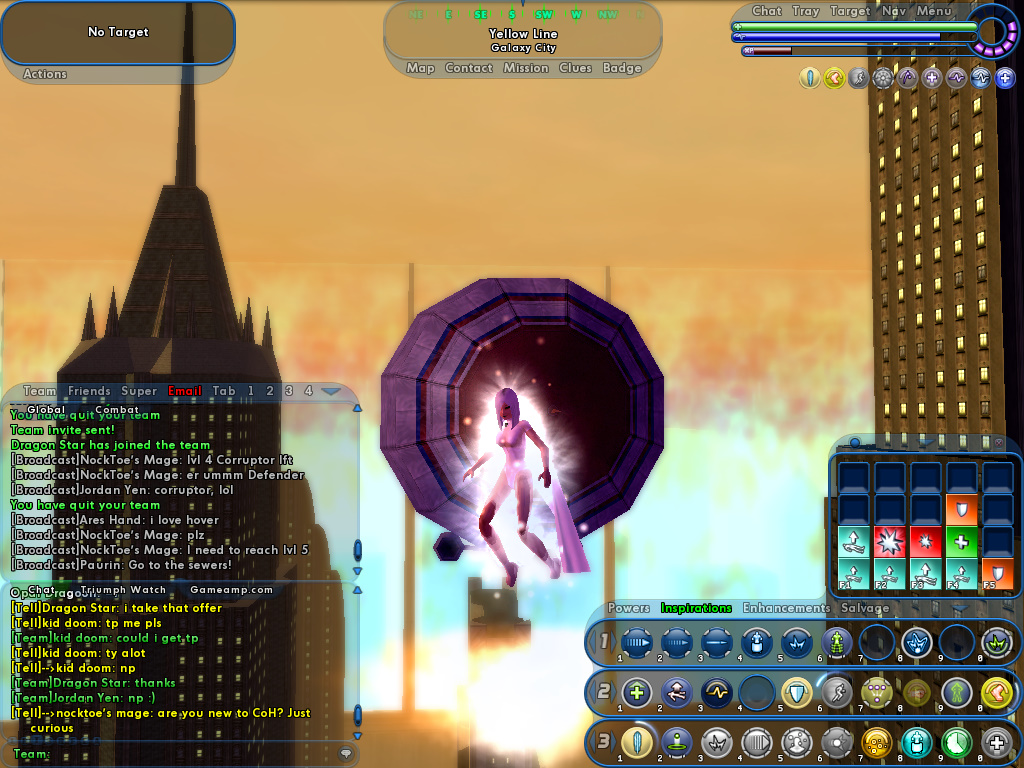Image resolution: width=1024 pixels, height=768 pixels.
Task: Activate the green cross heal power in tray 2
Action: (637, 692)
